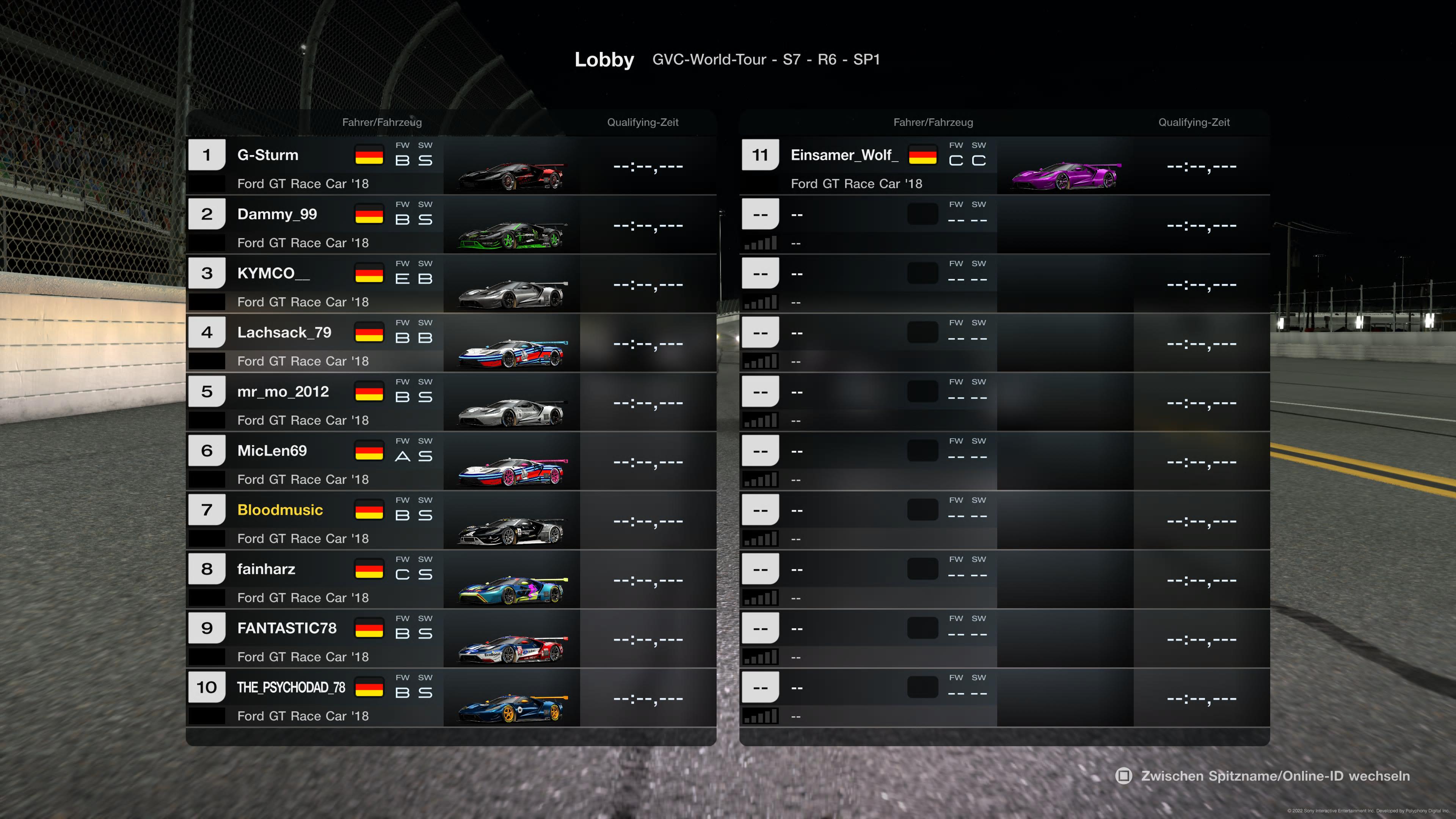Click position badge 7 beside Bloodmusic
The width and height of the screenshot is (1456, 819).
pyautogui.click(x=206, y=509)
